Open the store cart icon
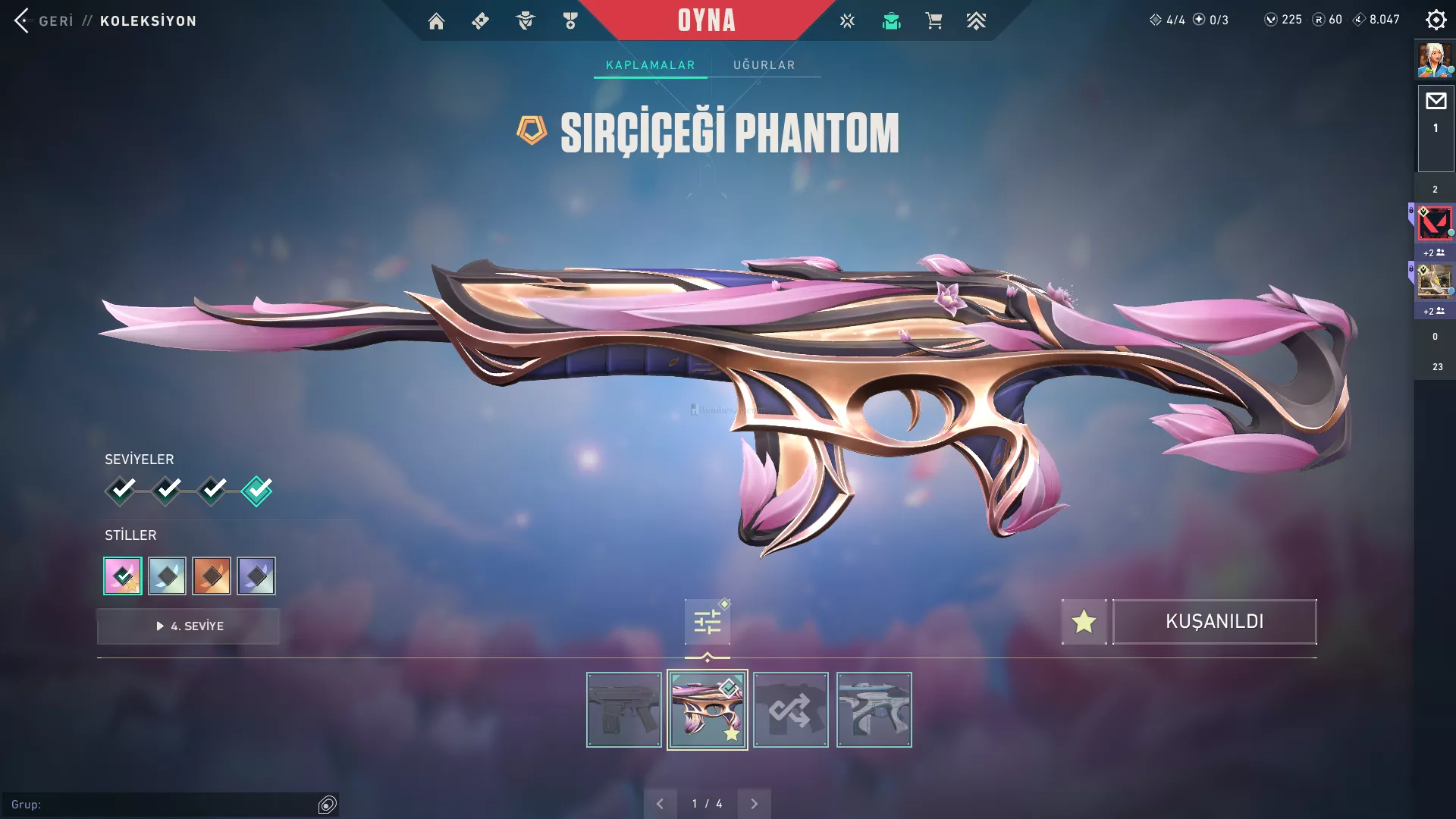The height and width of the screenshot is (819, 1456). tap(934, 21)
